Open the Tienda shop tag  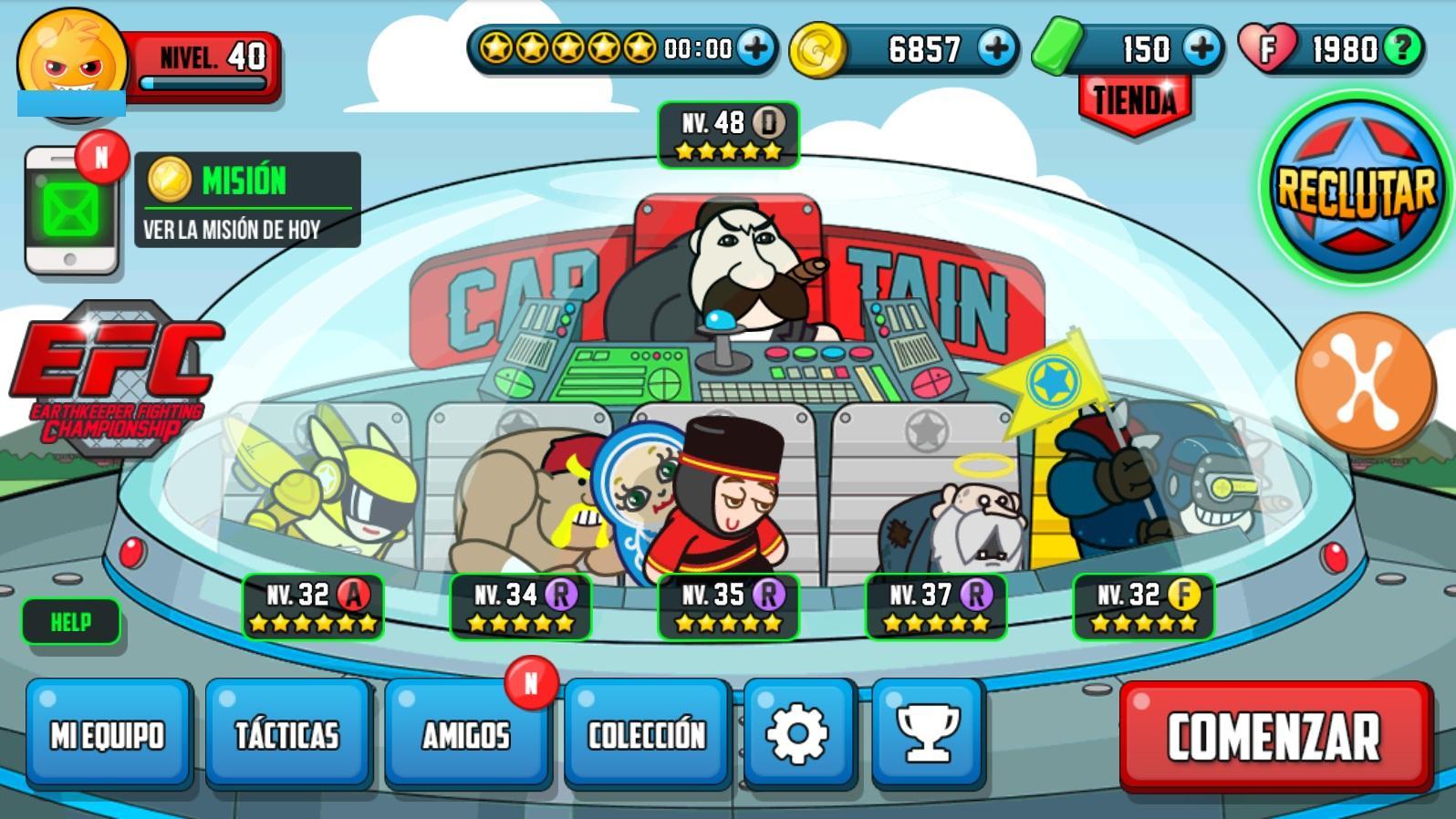pyautogui.click(x=1135, y=103)
